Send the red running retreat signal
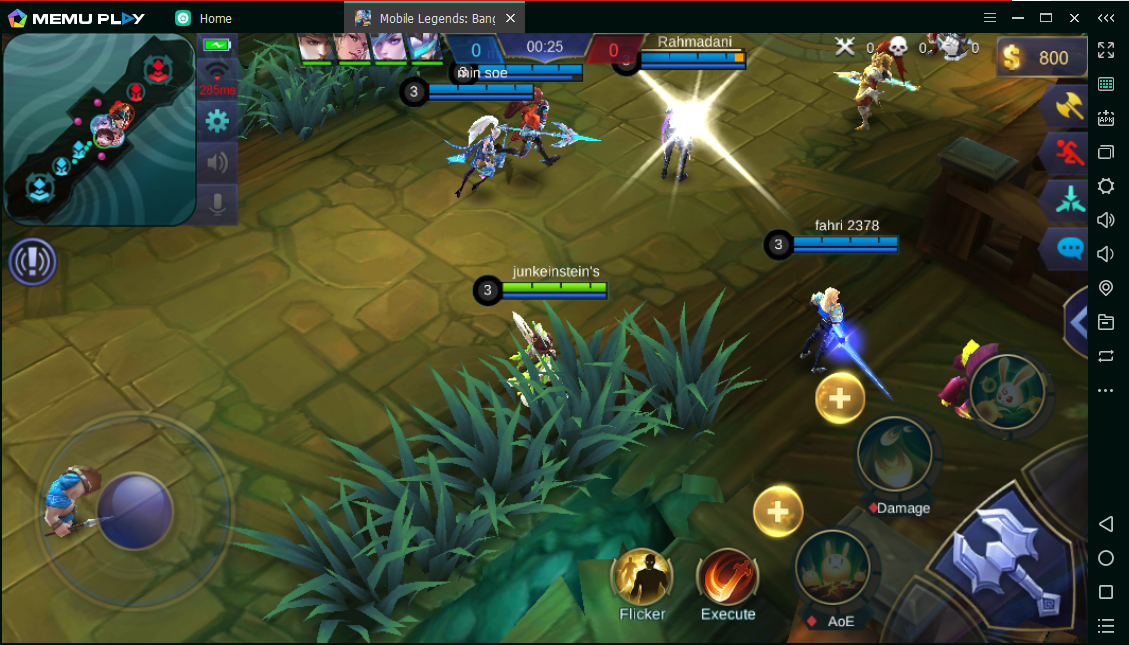 pos(1069,153)
